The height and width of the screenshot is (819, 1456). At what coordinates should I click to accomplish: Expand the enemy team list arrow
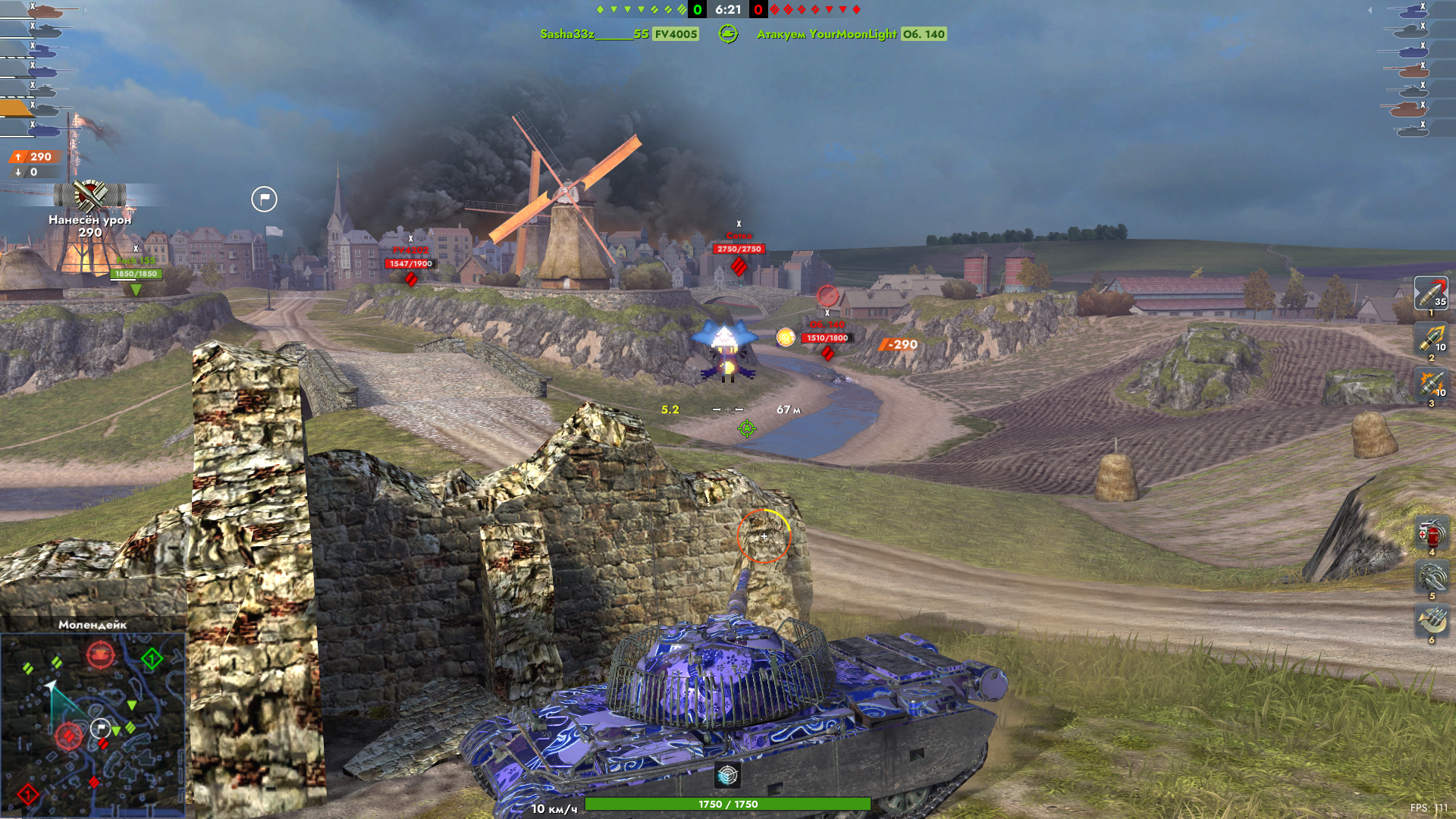point(1370,11)
